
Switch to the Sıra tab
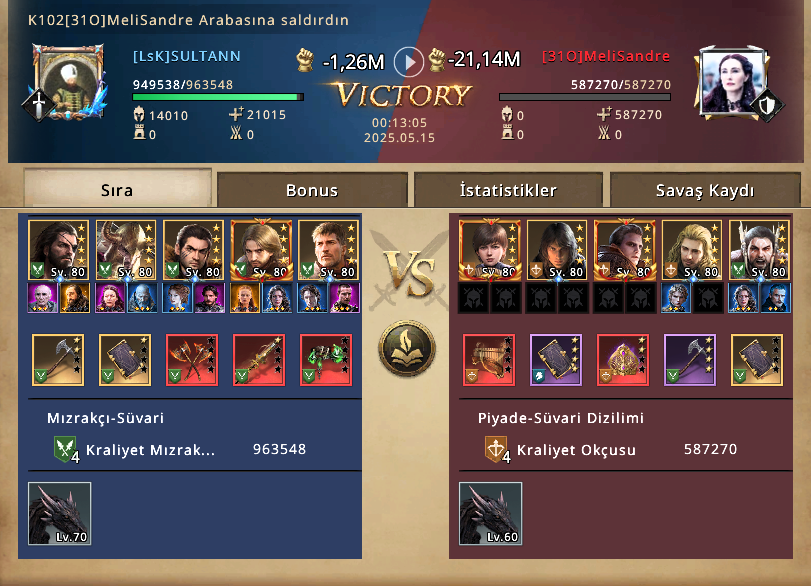point(117,190)
